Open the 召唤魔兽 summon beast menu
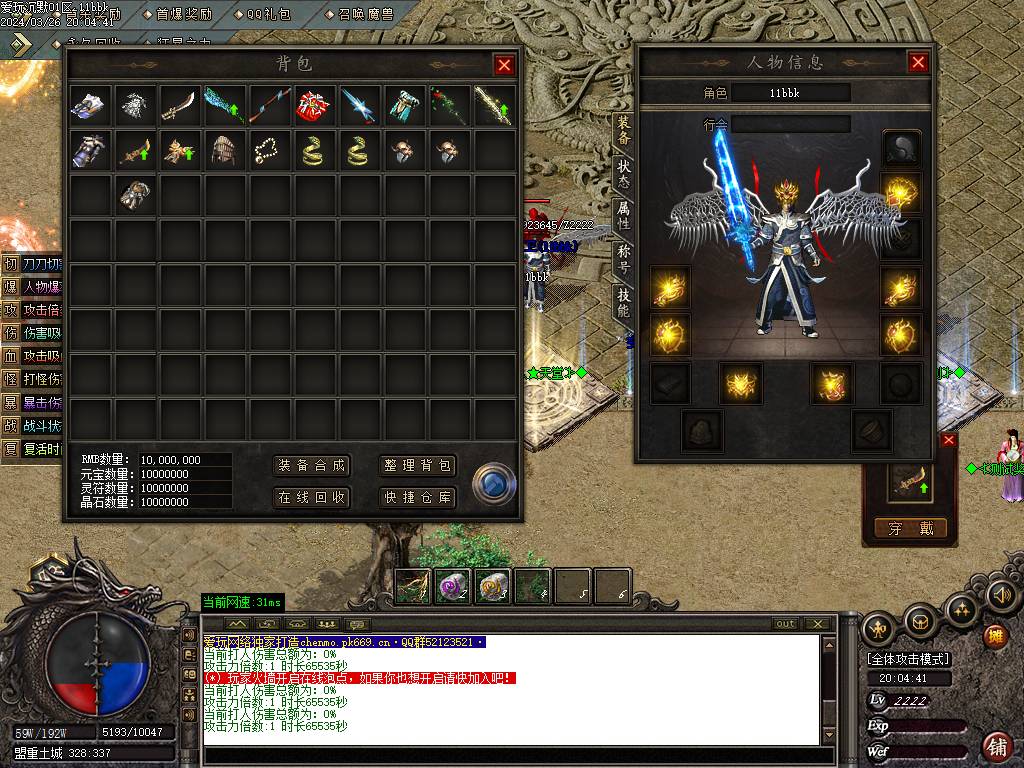Viewport: 1024px width, 768px height. click(x=360, y=15)
